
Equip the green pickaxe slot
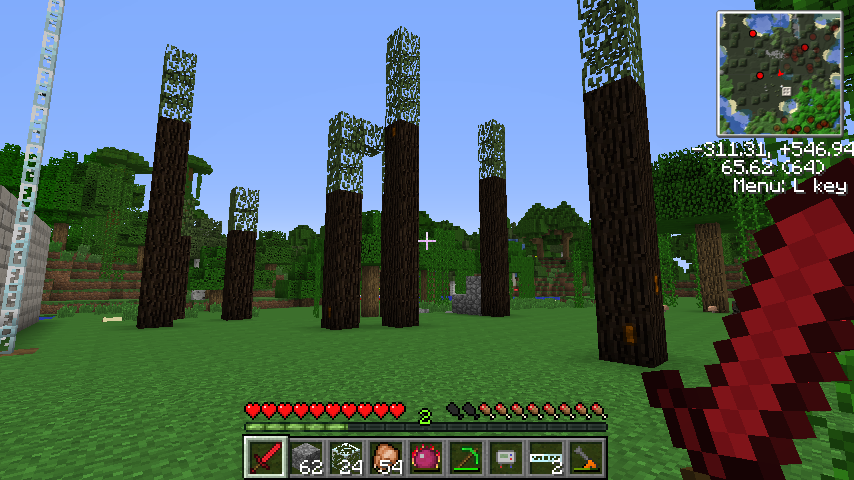click(x=465, y=458)
